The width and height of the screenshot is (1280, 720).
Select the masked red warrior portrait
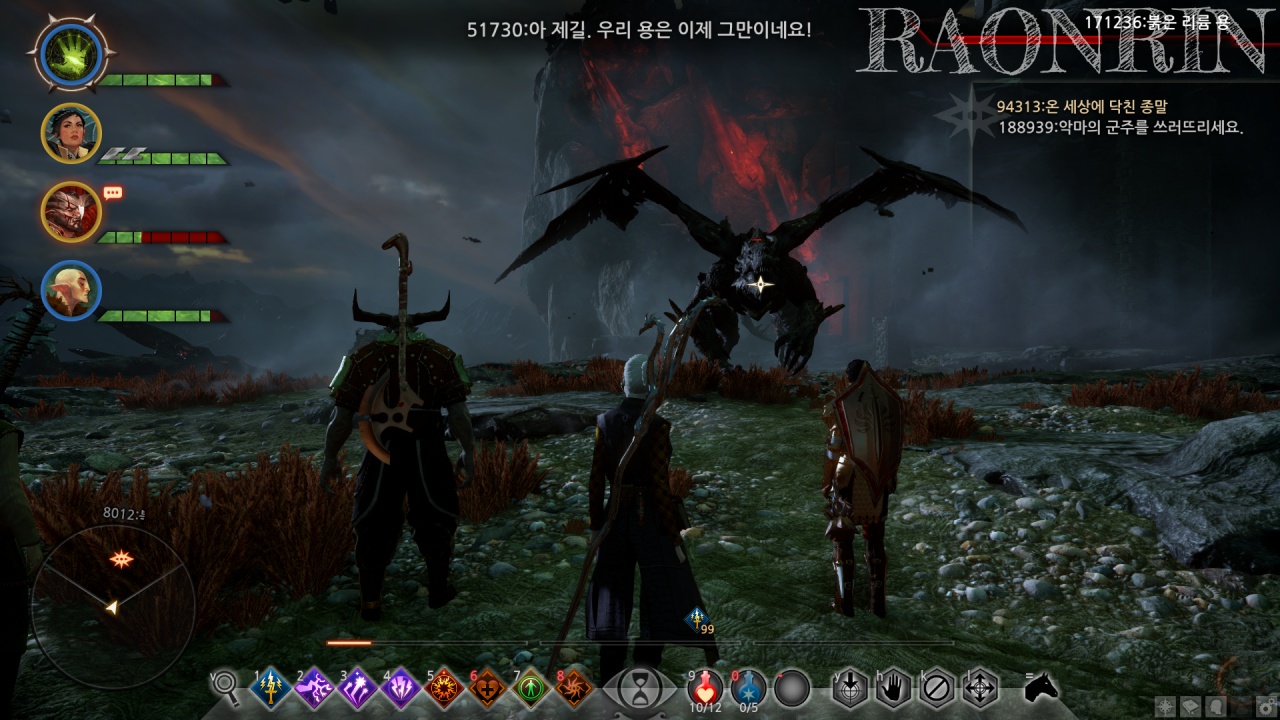[x=71, y=211]
